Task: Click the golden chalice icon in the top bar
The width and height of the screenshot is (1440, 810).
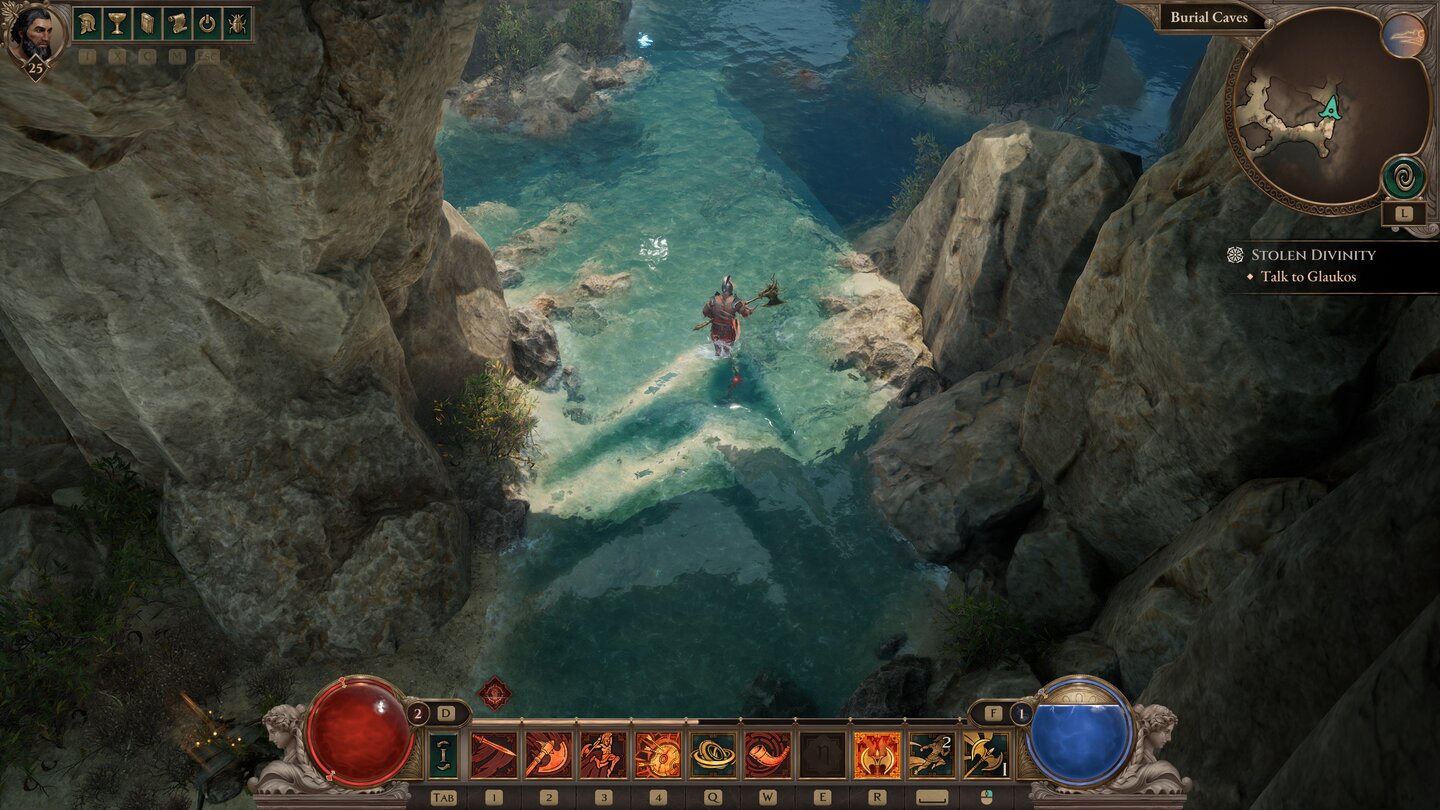Action: coord(116,24)
